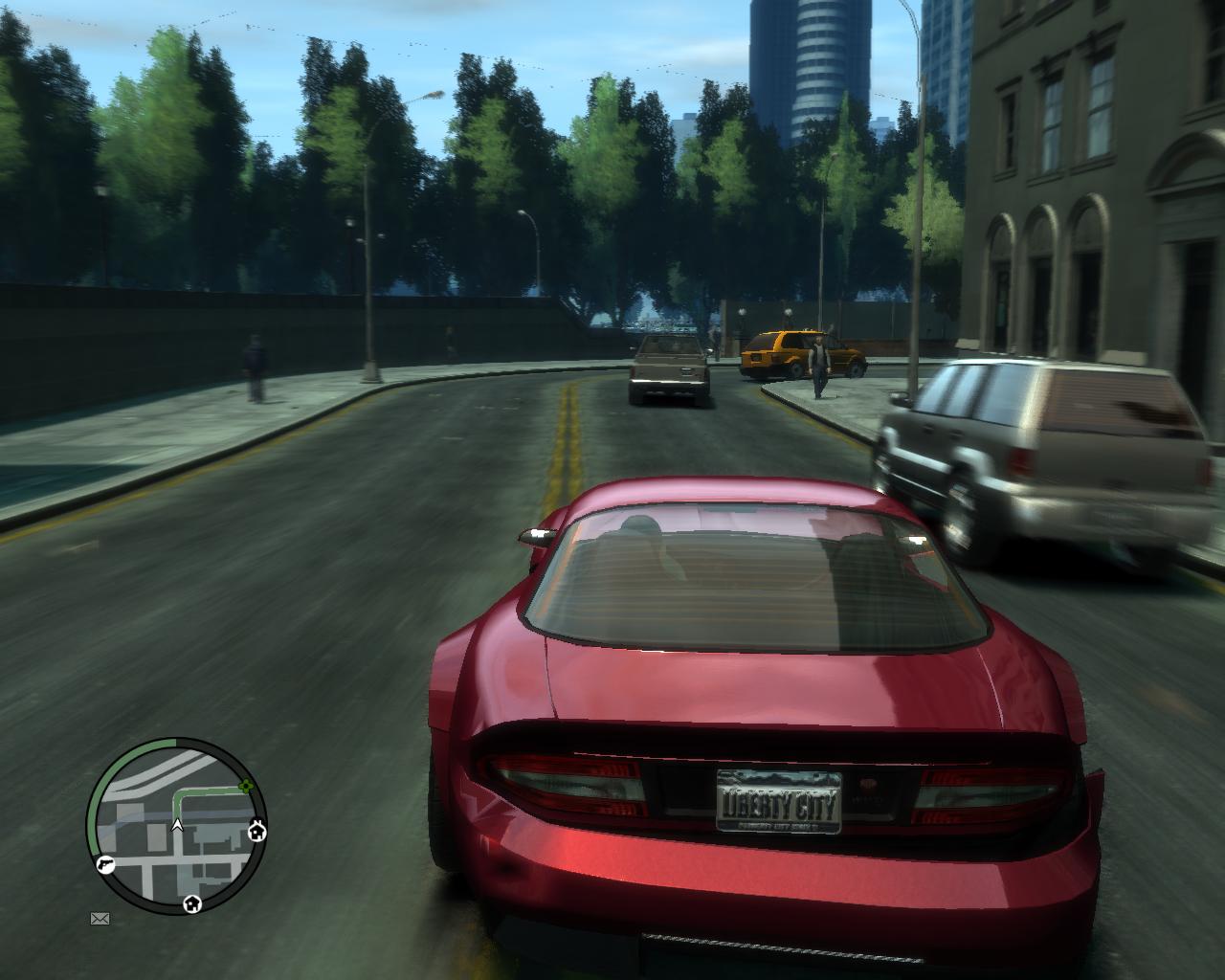Click the safehouse icon on the radar's right edge
This screenshot has width=1225, height=980.
point(257,831)
